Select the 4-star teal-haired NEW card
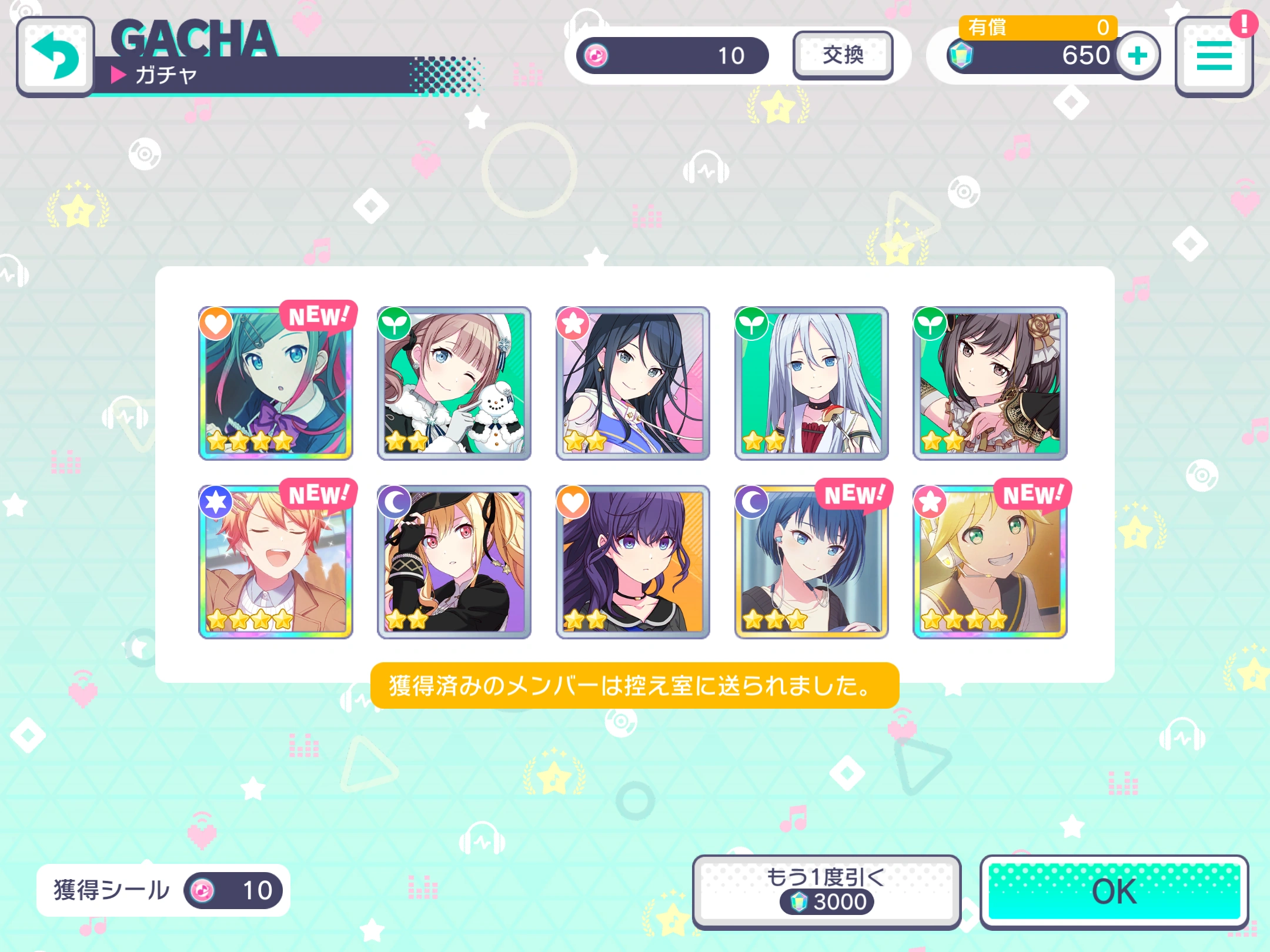 coord(275,382)
